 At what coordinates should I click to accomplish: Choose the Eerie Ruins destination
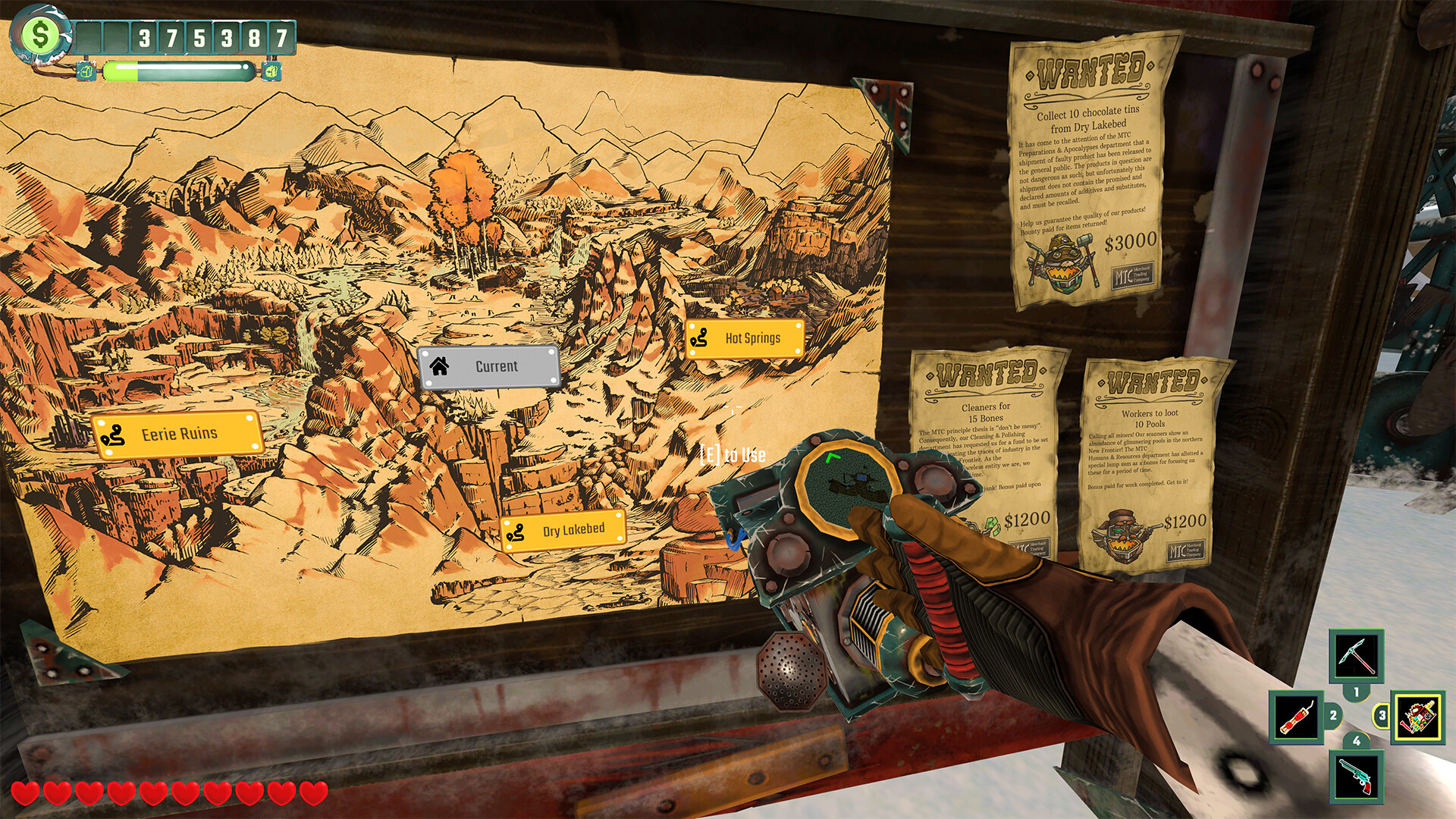(x=174, y=433)
